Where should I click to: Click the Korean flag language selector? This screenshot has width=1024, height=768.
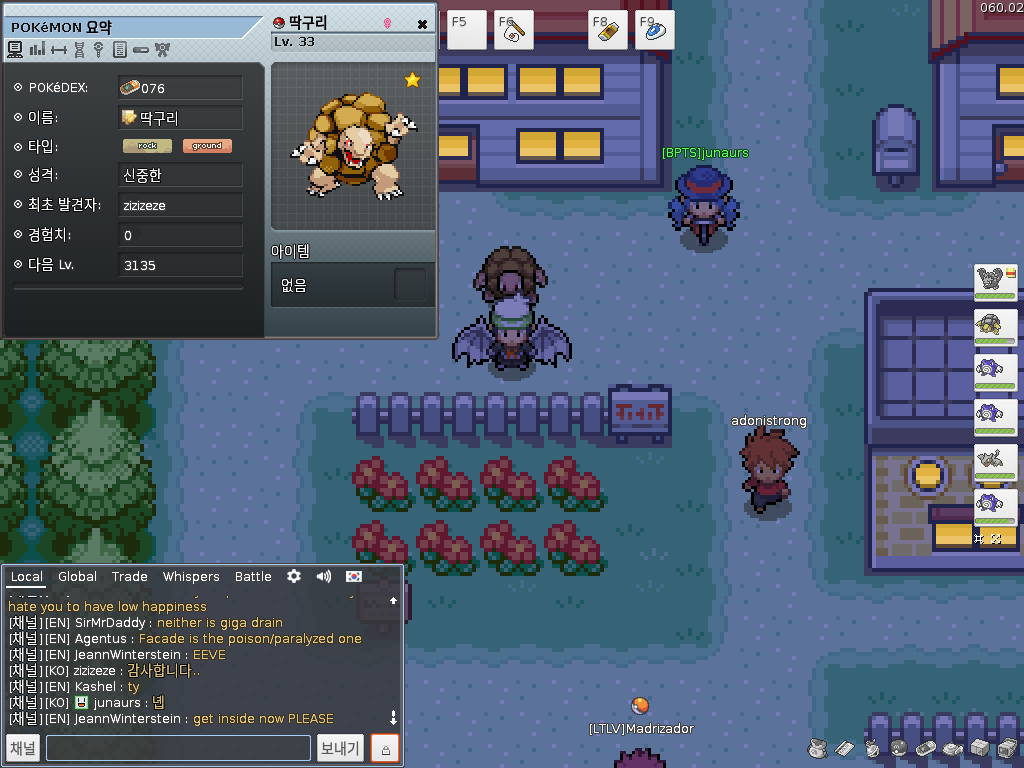click(354, 577)
